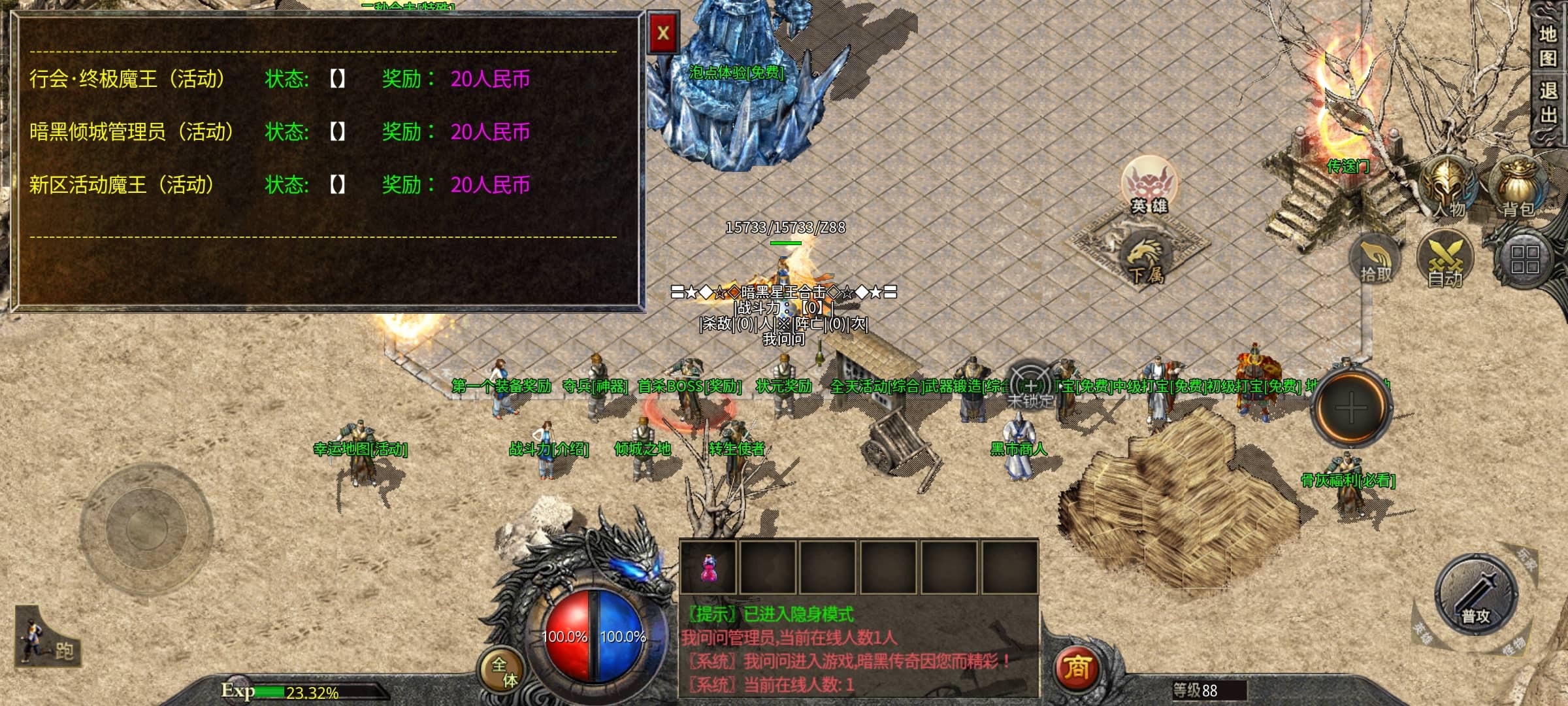This screenshot has height=706, width=1568.
Task: Trigger the 普攻 normal attack button
Action: [x=1476, y=595]
